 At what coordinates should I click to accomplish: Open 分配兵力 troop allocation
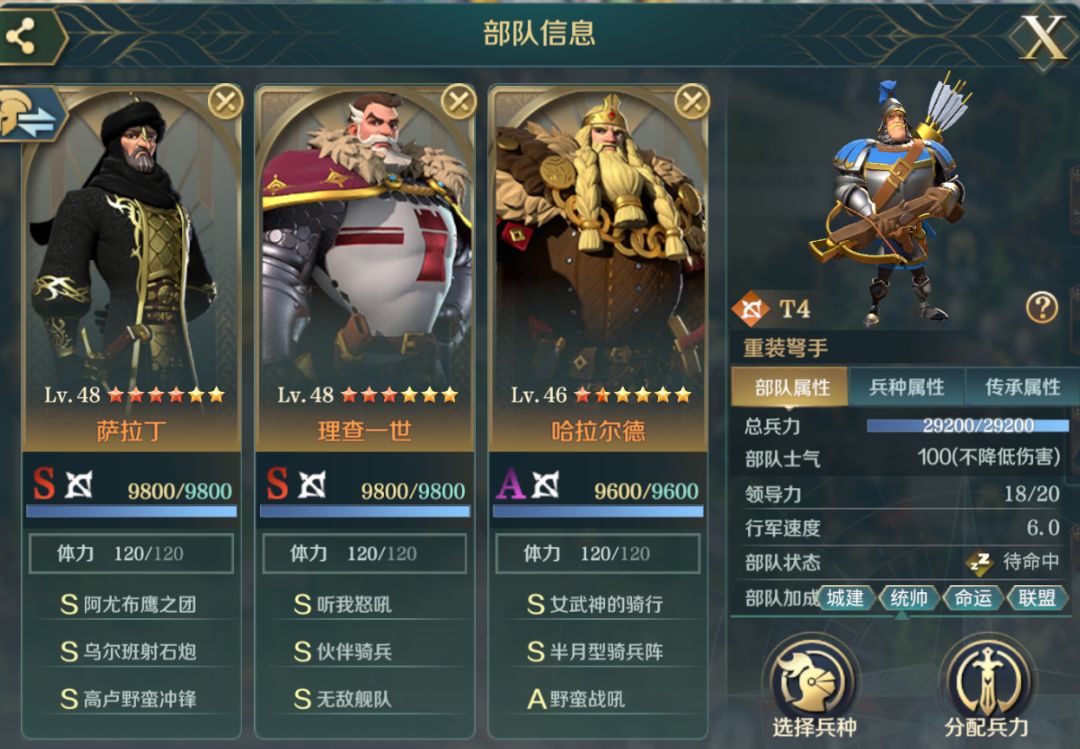point(986,688)
